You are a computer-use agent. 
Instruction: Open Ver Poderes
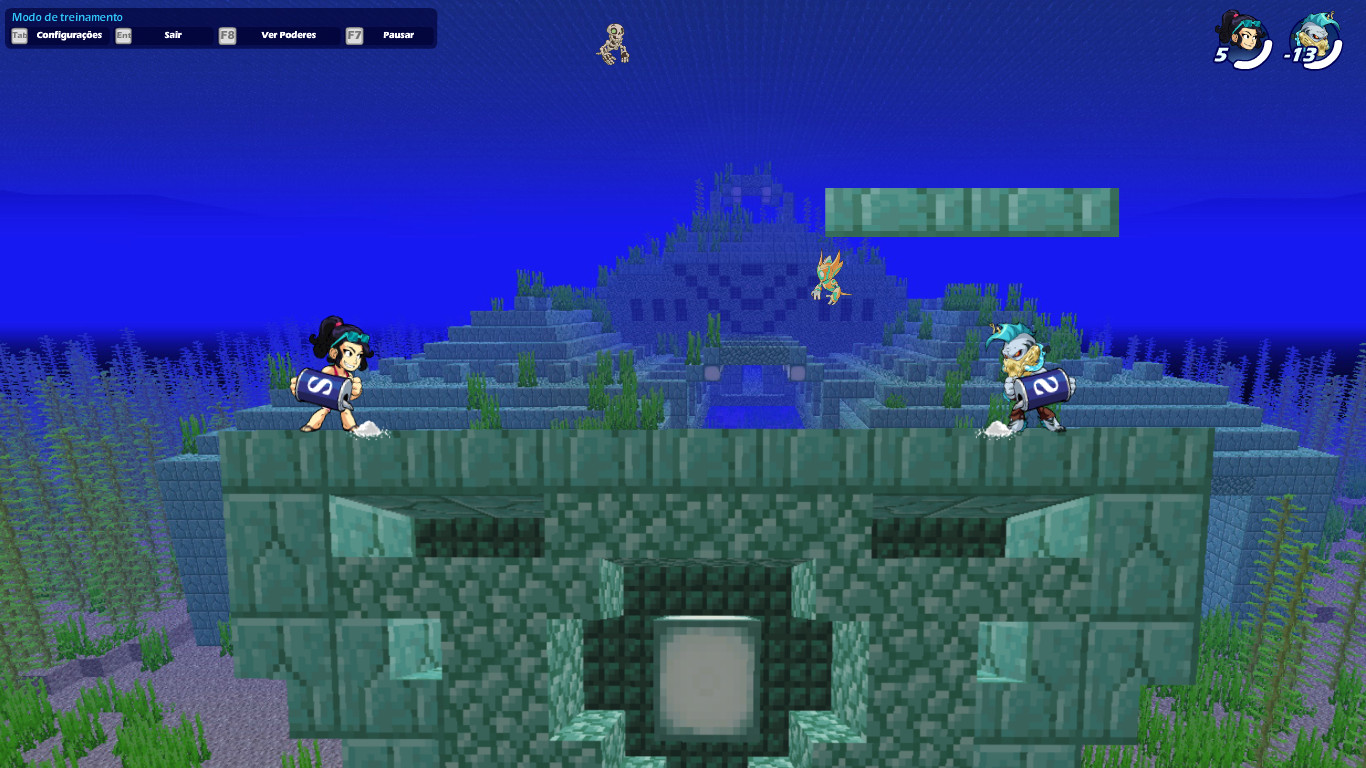coord(287,35)
